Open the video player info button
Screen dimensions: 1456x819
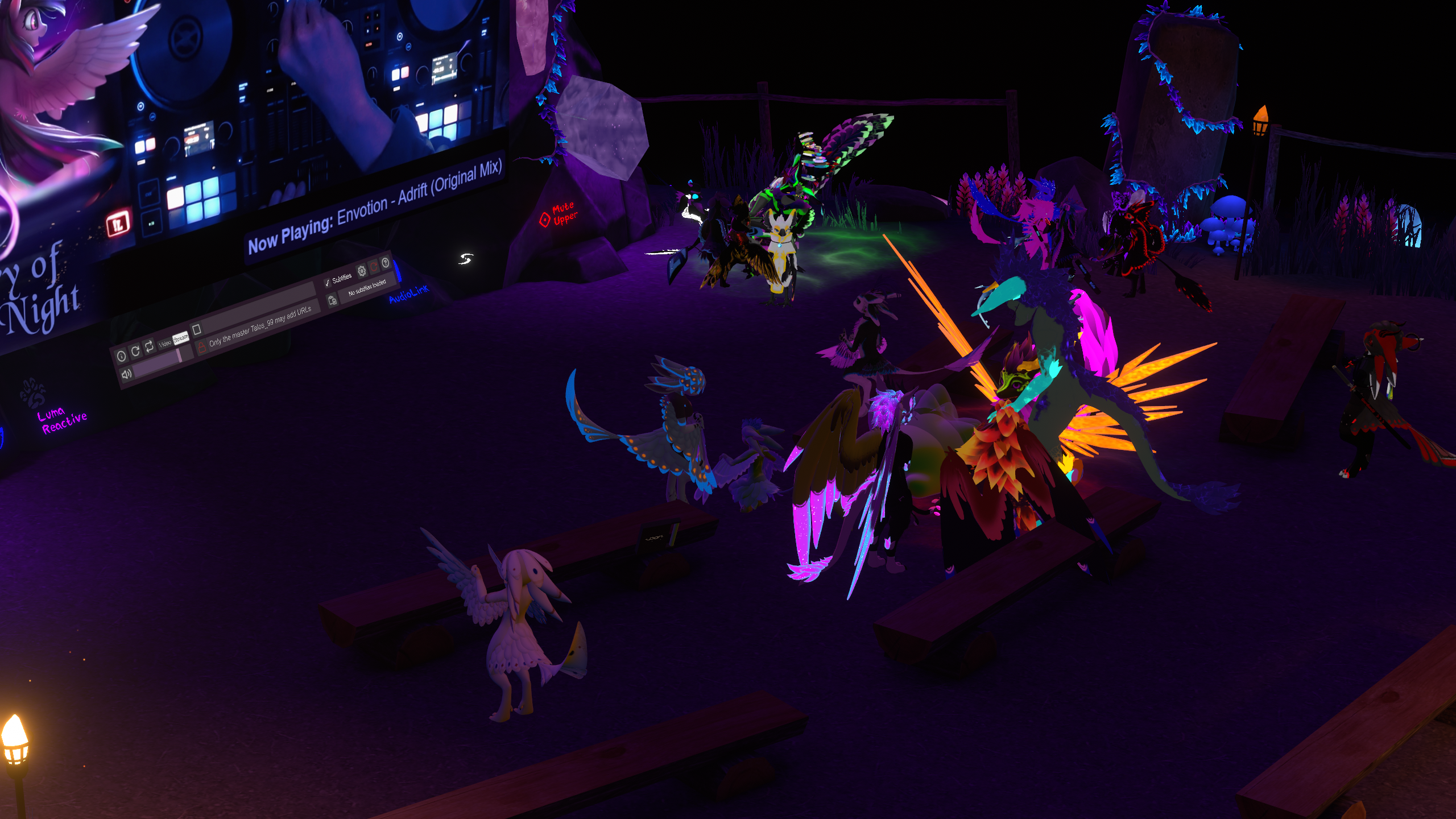coord(121,356)
